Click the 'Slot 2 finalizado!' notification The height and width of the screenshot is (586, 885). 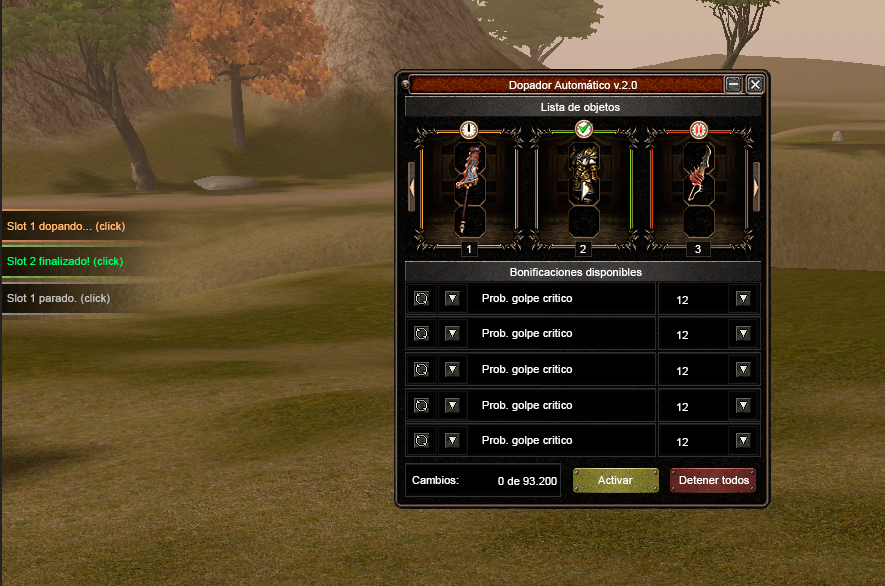65,261
